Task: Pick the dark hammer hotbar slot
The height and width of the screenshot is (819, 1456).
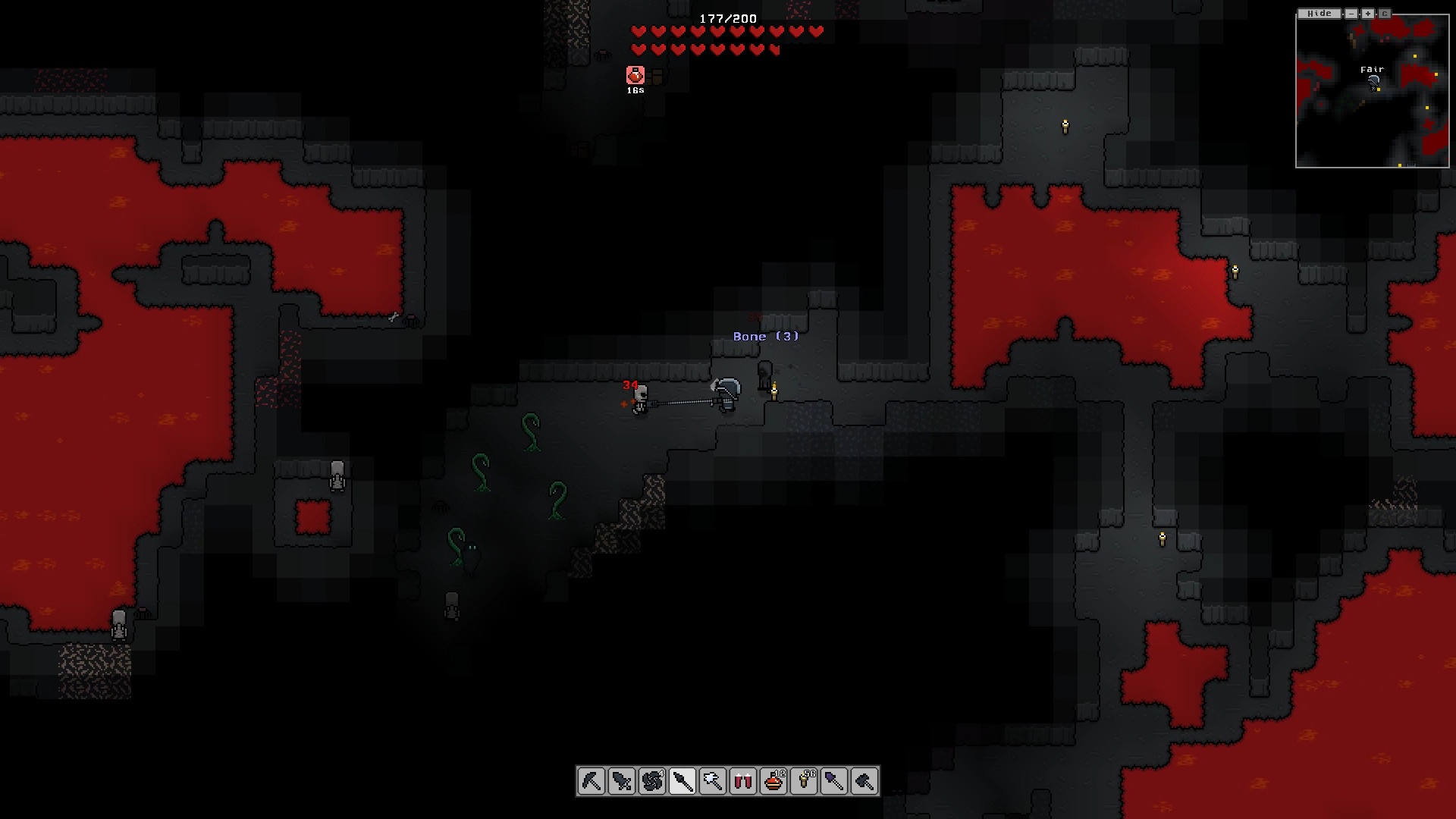Action: tap(864, 781)
